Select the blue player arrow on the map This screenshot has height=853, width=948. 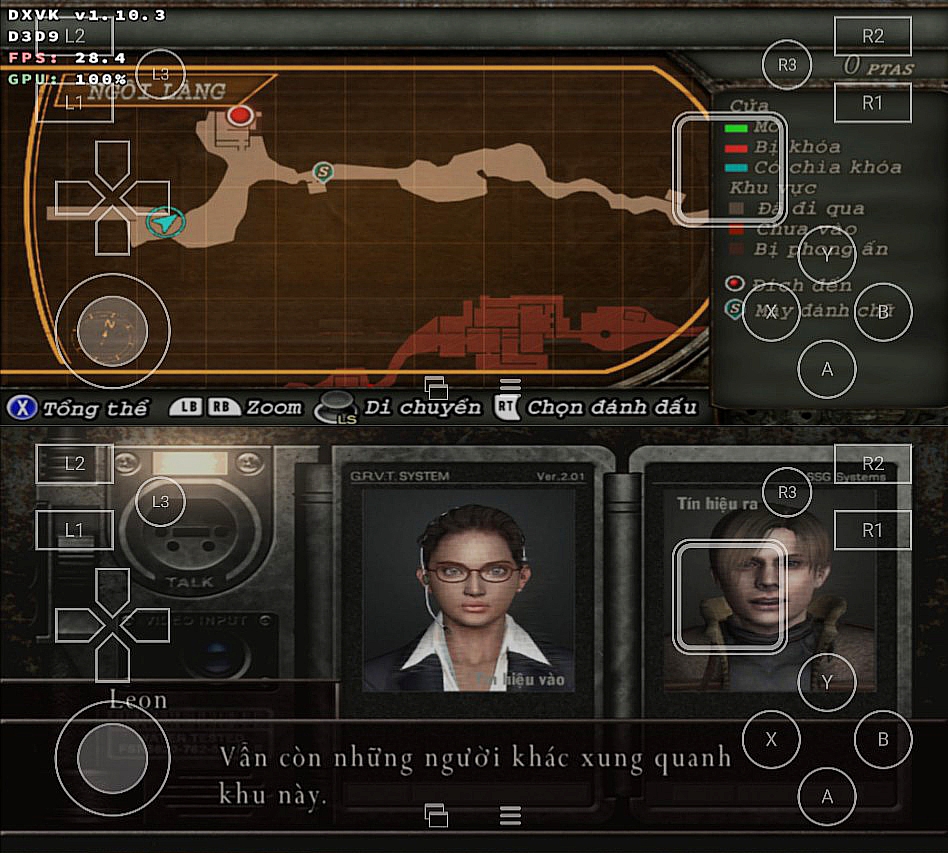(x=166, y=222)
